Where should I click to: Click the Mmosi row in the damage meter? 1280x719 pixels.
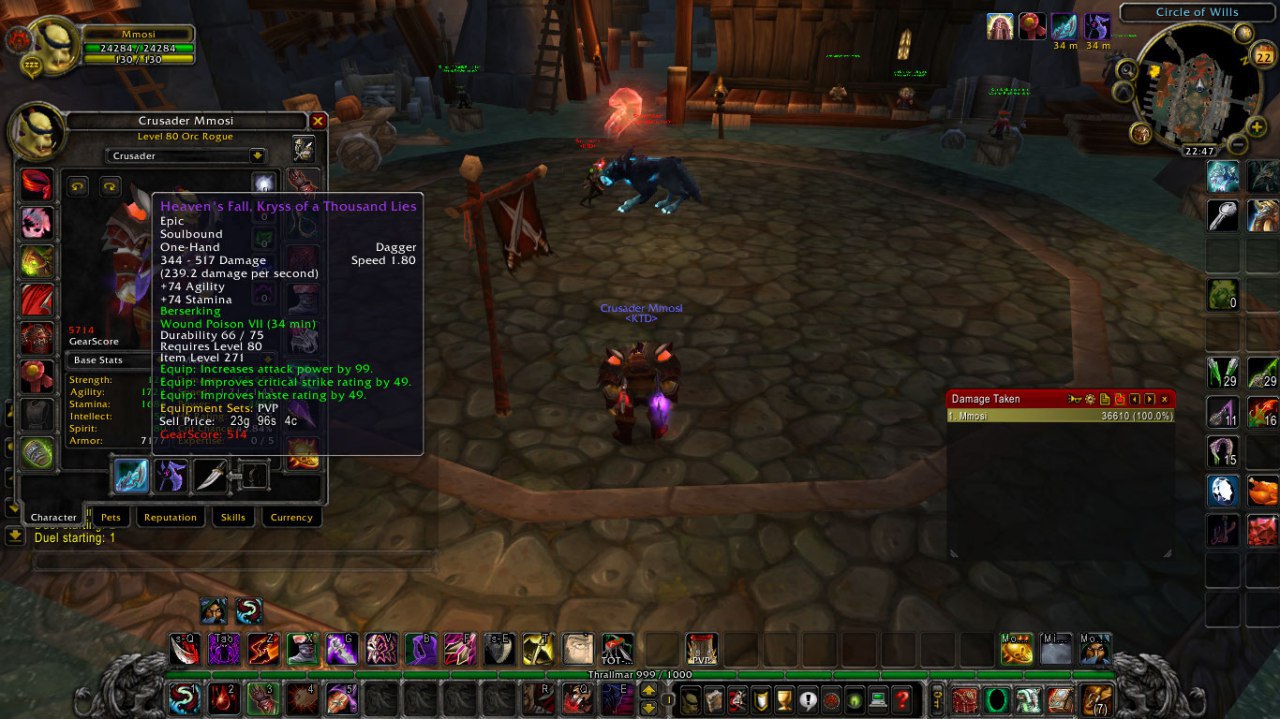coord(1060,416)
